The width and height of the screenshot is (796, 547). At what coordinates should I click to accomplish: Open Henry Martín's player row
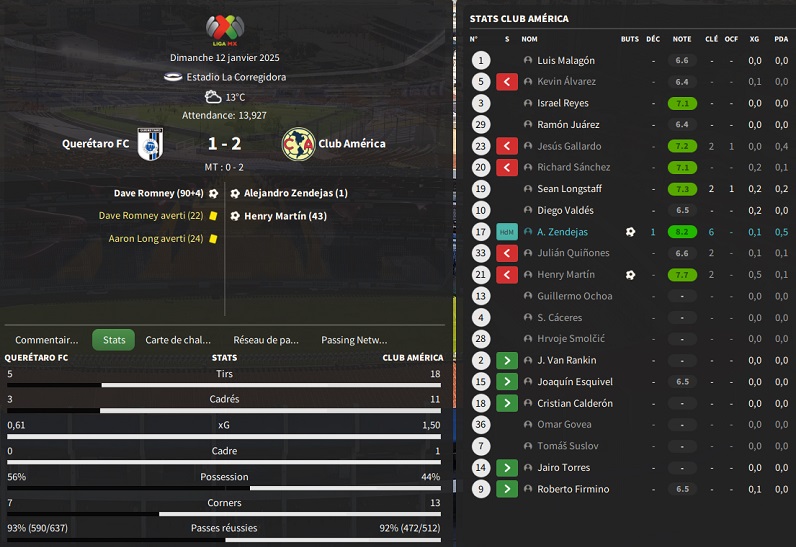click(565, 275)
